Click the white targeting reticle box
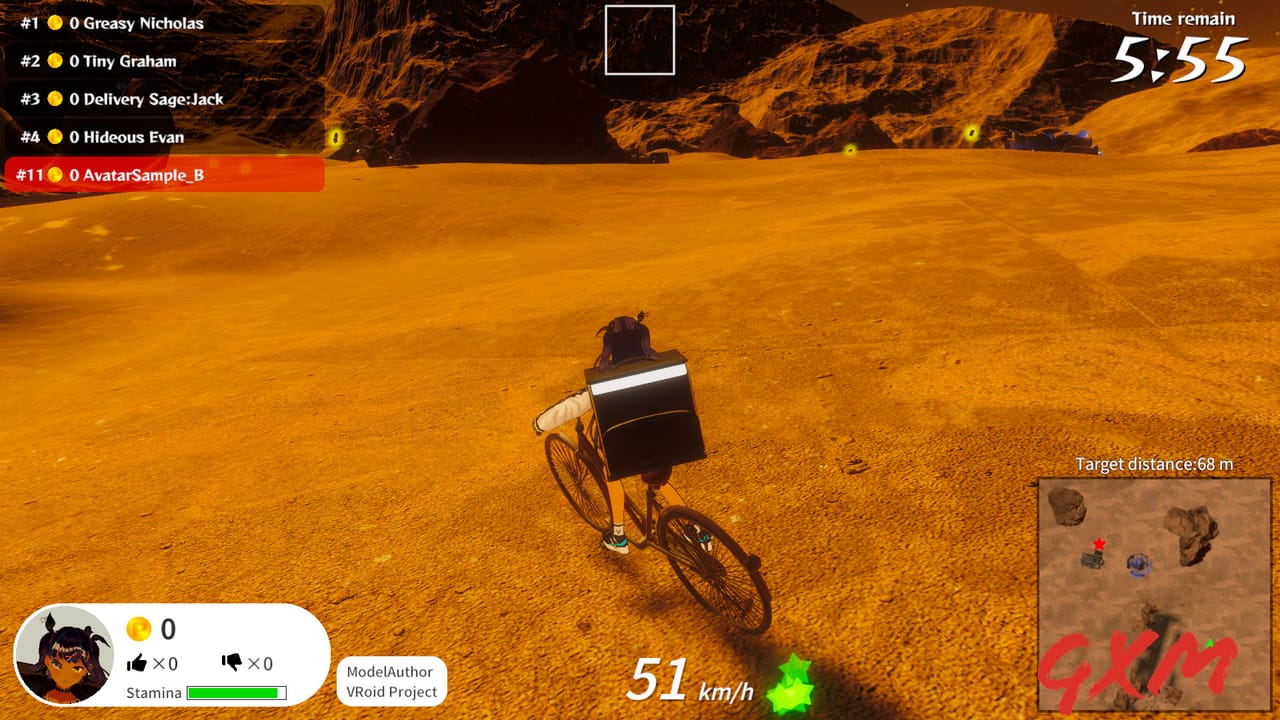Screen dimensions: 1280x720 [x=641, y=38]
